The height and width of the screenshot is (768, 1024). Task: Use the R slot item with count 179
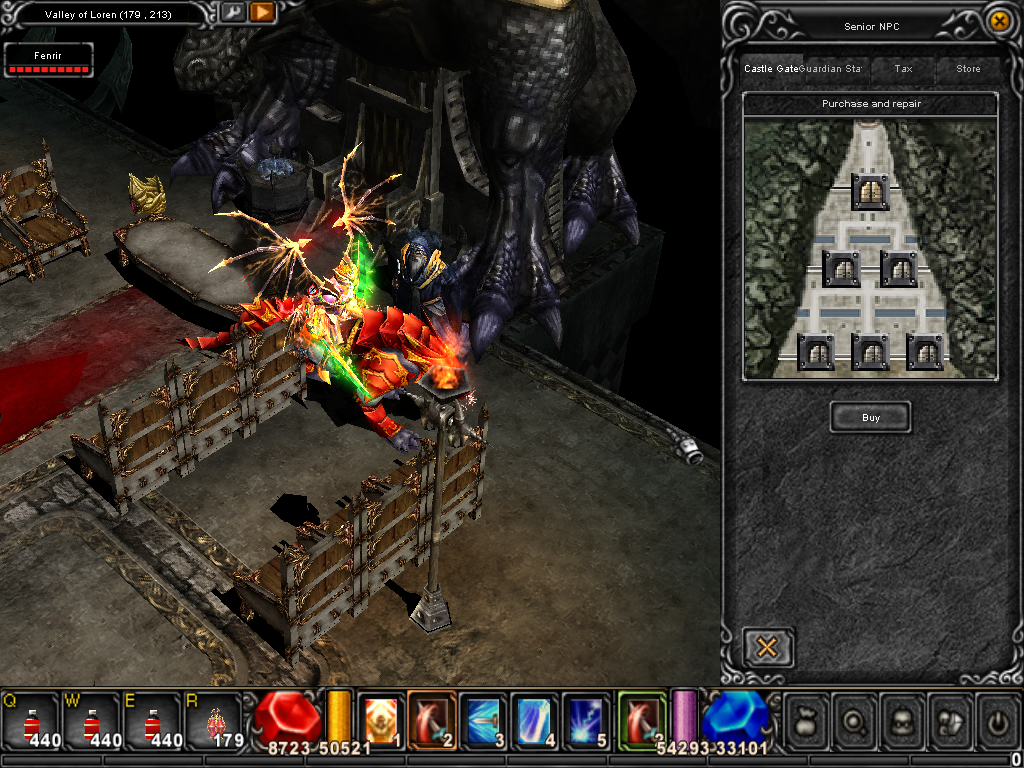point(214,721)
